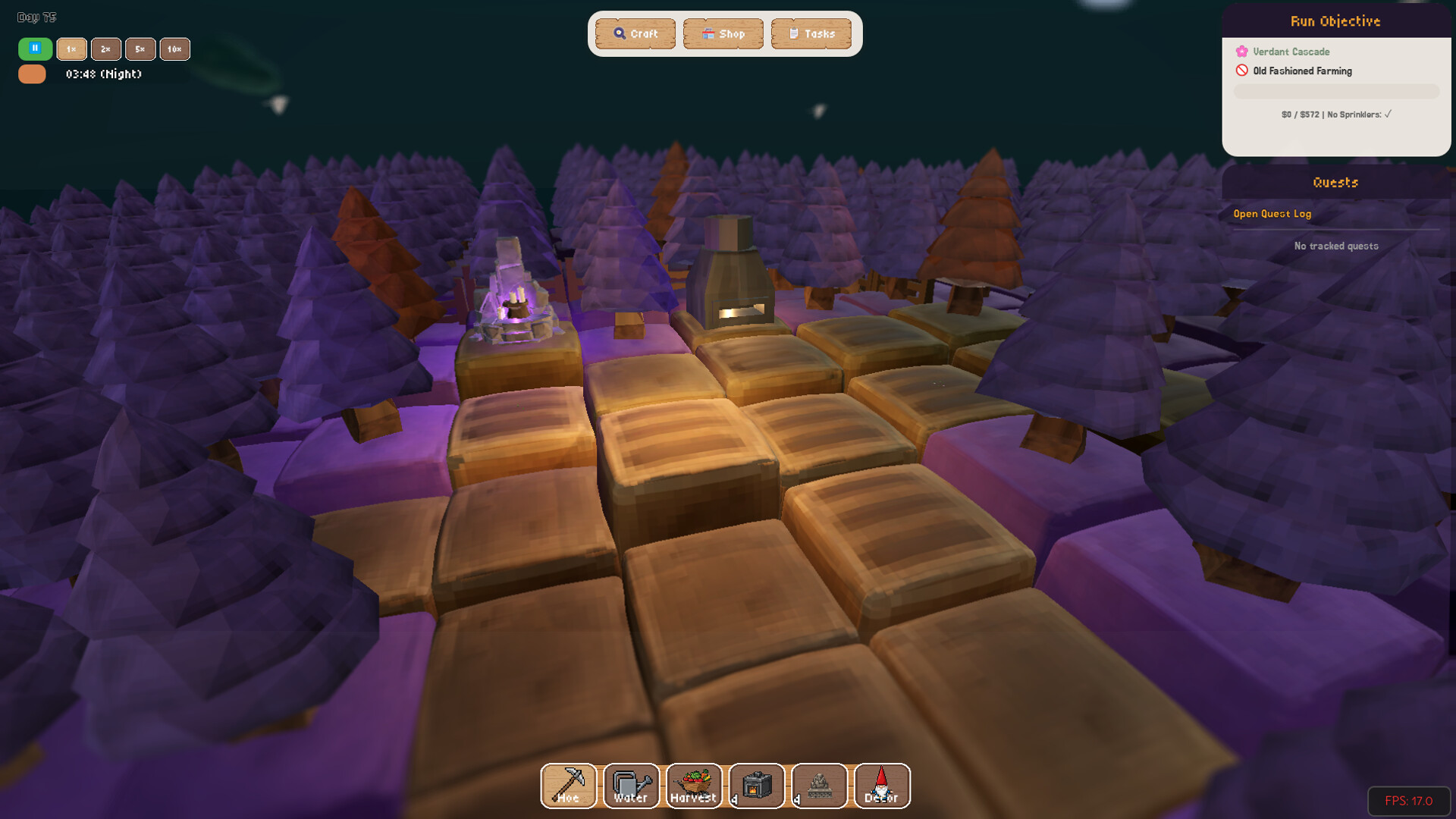Click the Old Fashioned Farming restriction icon
The image size is (1456, 819).
tap(1241, 71)
